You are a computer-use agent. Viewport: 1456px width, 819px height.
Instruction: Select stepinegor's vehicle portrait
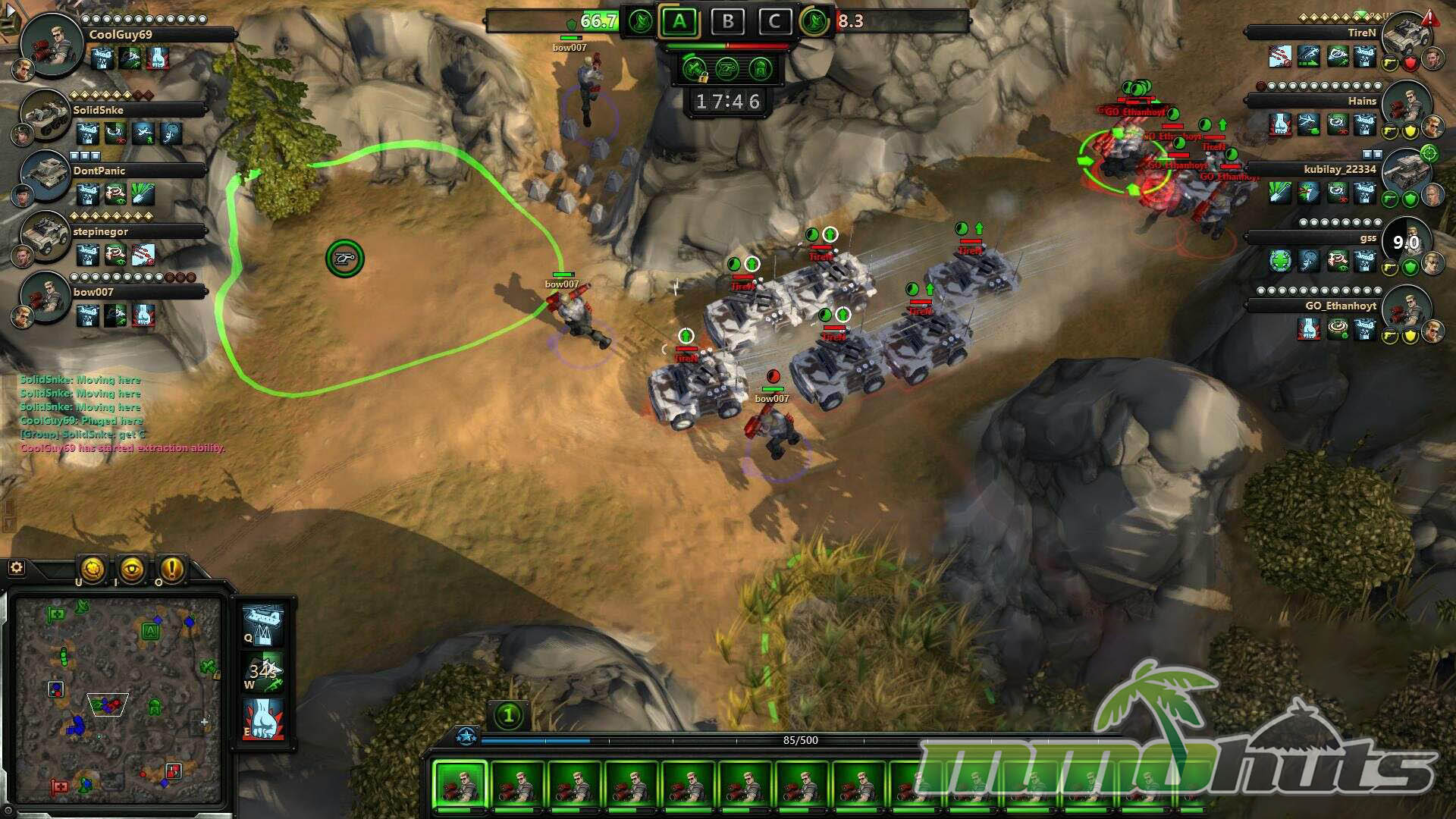45,235
